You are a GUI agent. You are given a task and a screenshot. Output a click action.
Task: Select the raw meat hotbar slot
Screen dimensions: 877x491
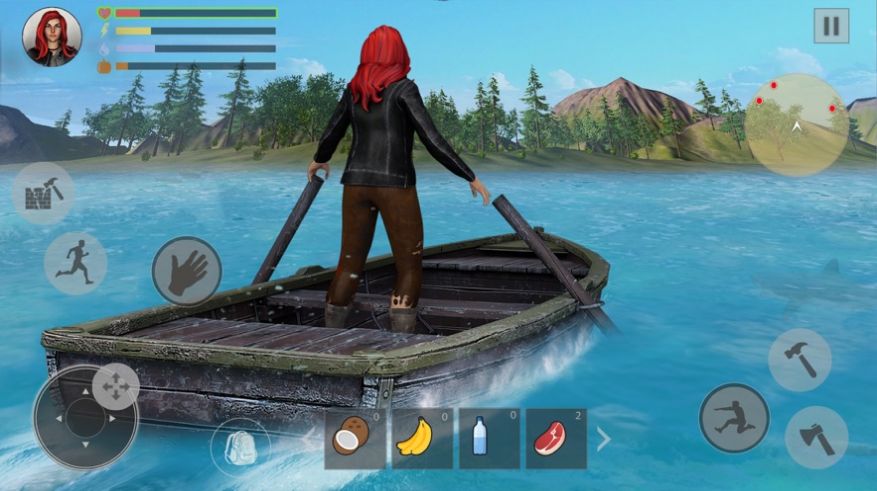pos(555,439)
